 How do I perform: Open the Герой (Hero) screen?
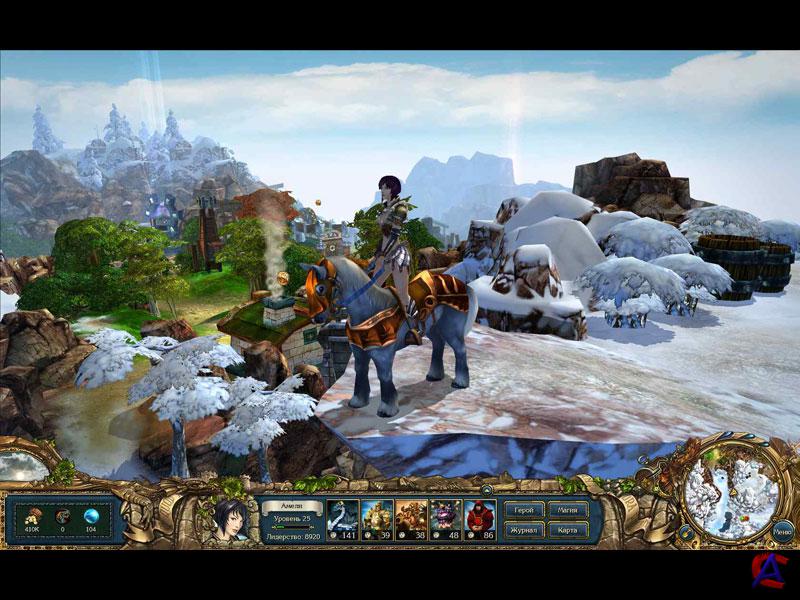[x=523, y=510]
